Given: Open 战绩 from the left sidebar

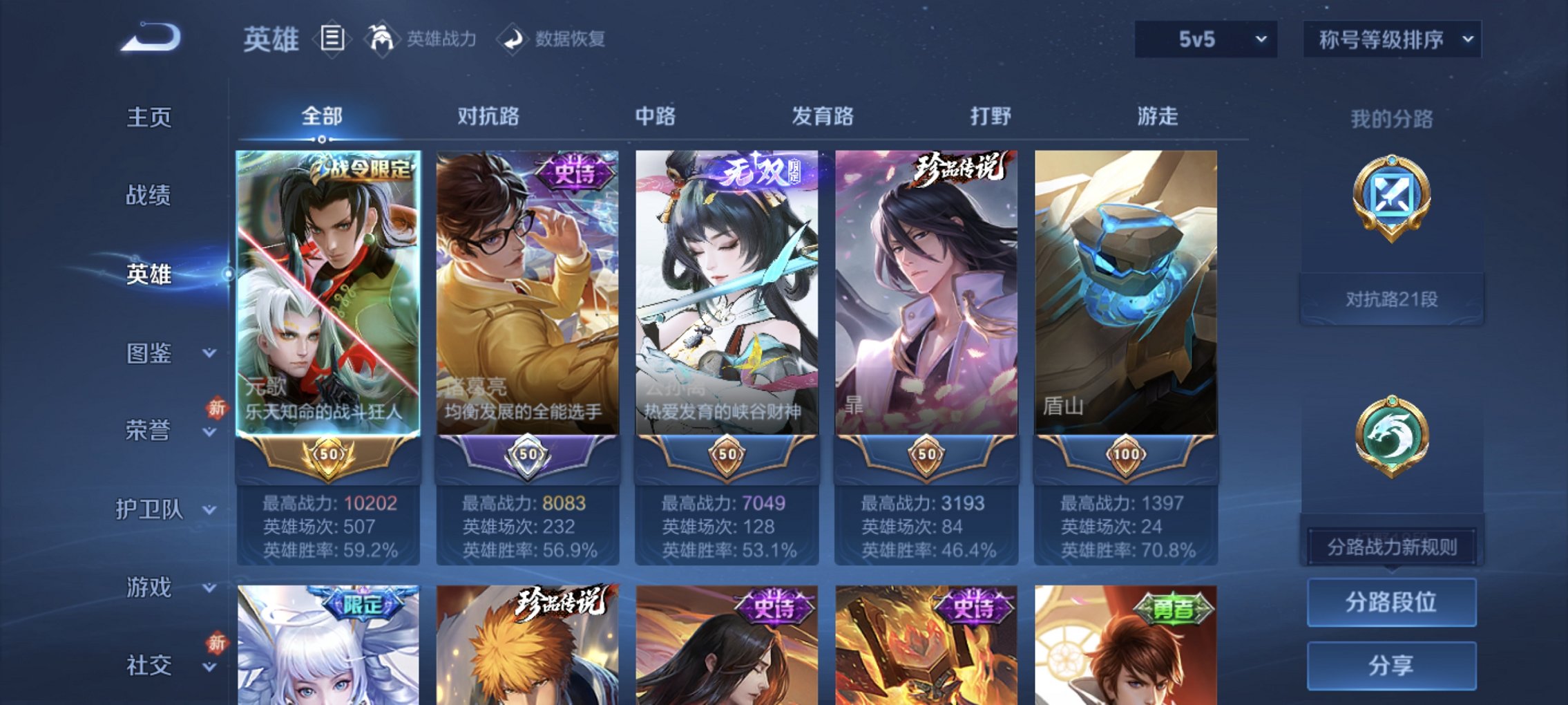Looking at the screenshot, I should 148,196.
